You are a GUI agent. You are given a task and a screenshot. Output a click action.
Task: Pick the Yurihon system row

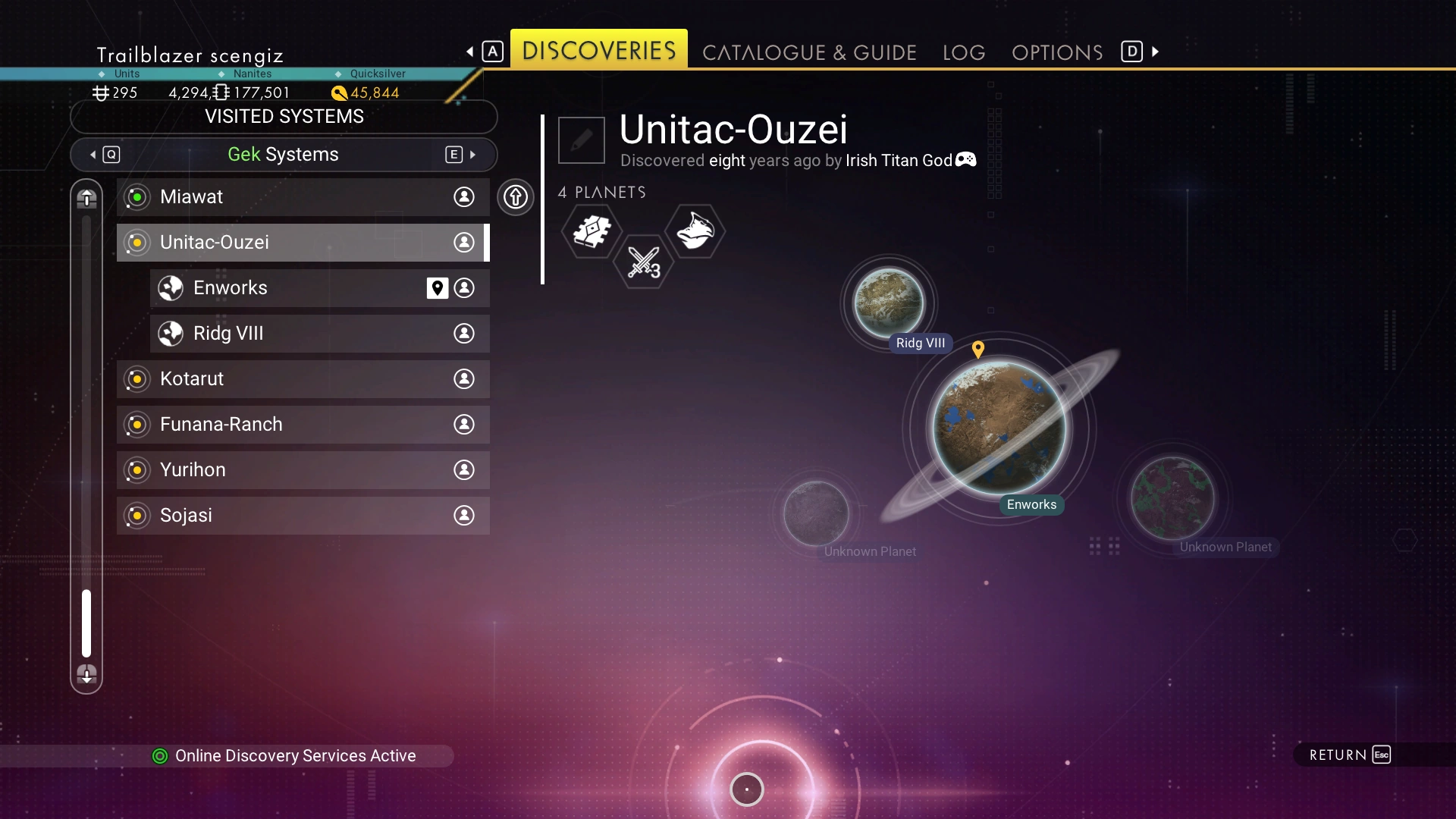coord(303,470)
